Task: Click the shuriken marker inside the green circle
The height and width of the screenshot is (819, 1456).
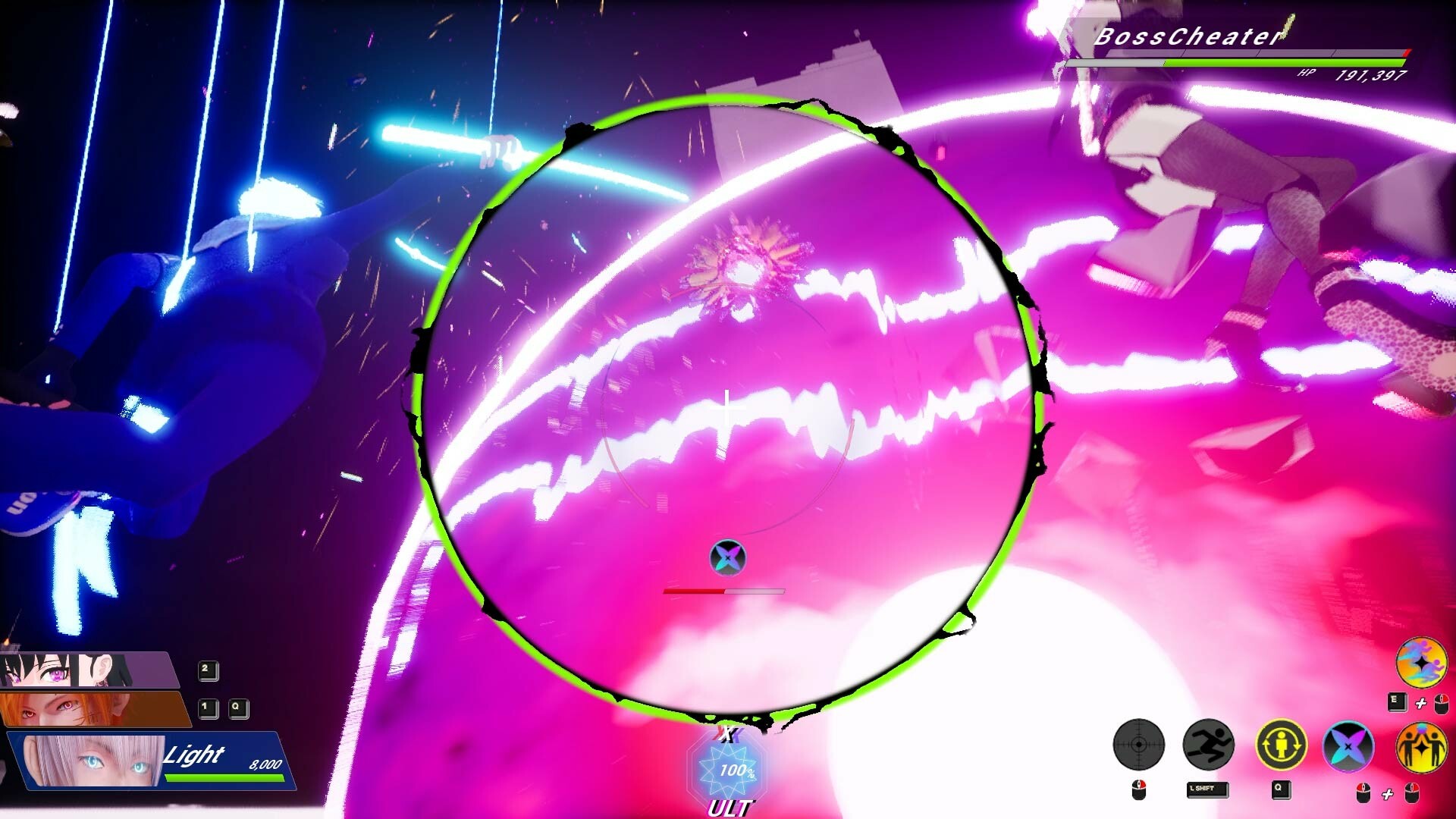Action: point(728,557)
